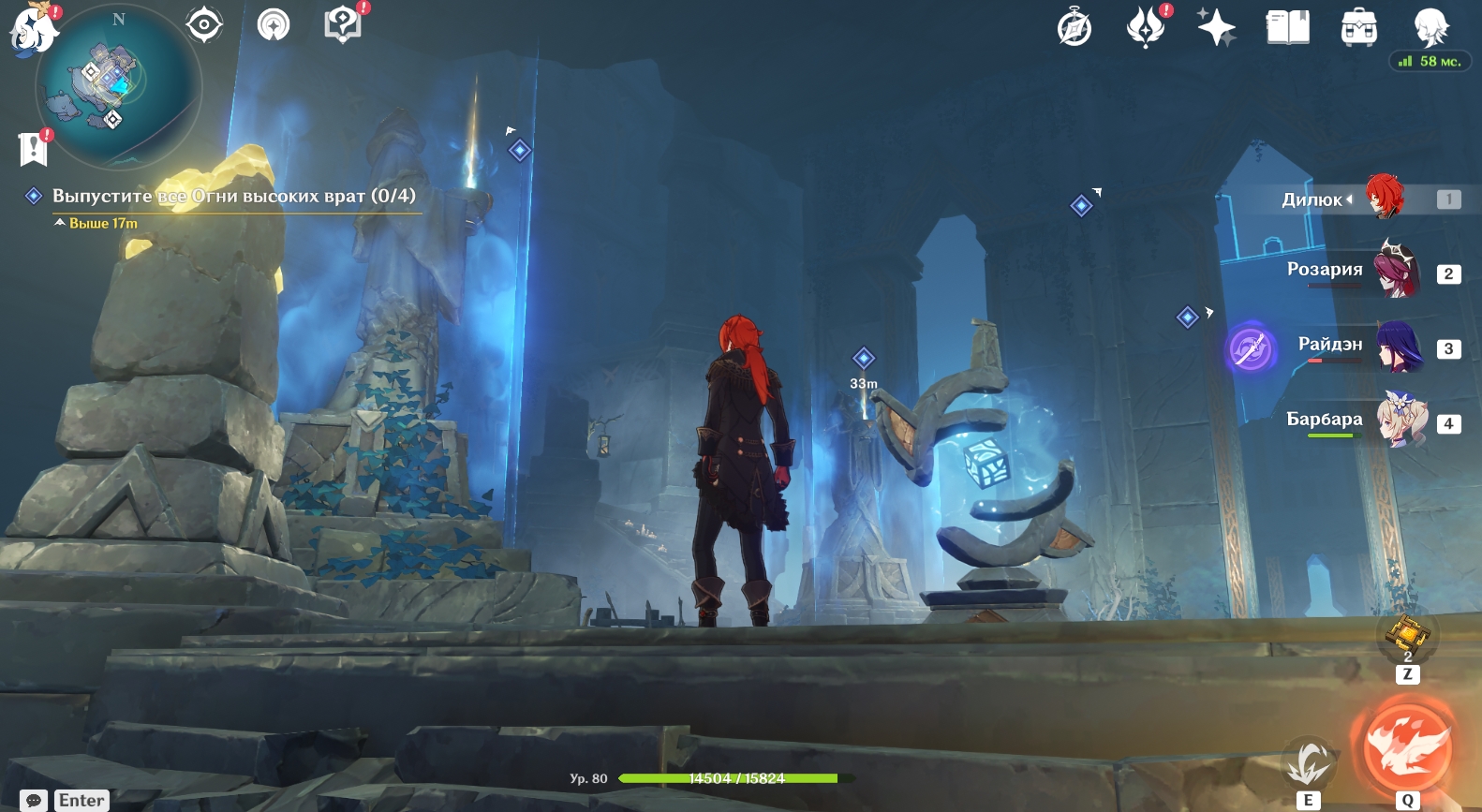Select Дилюк in the party list

click(x=1384, y=198)
